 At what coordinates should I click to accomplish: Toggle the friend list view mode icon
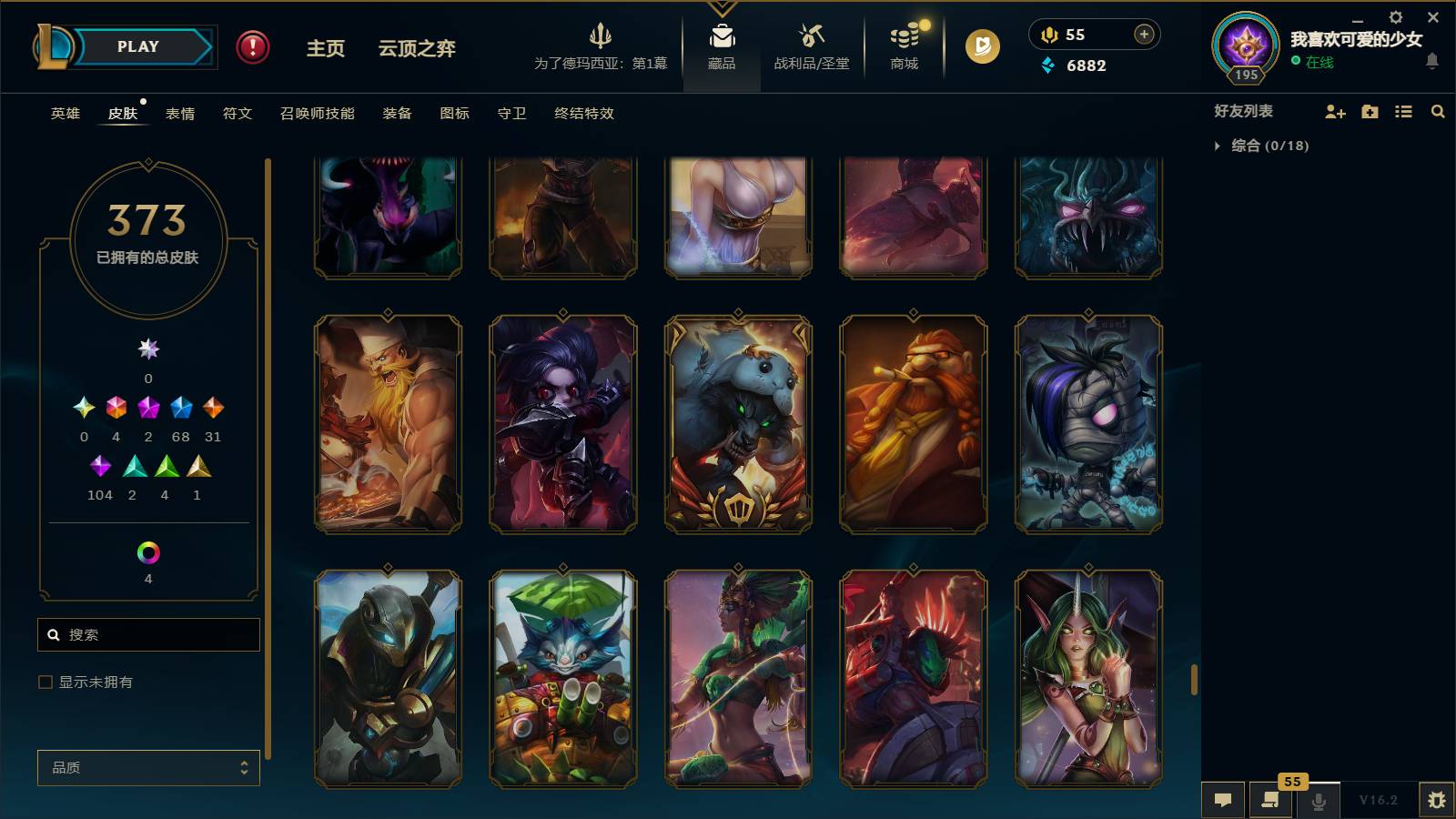pyautogui.click(x=1403, y=111)
